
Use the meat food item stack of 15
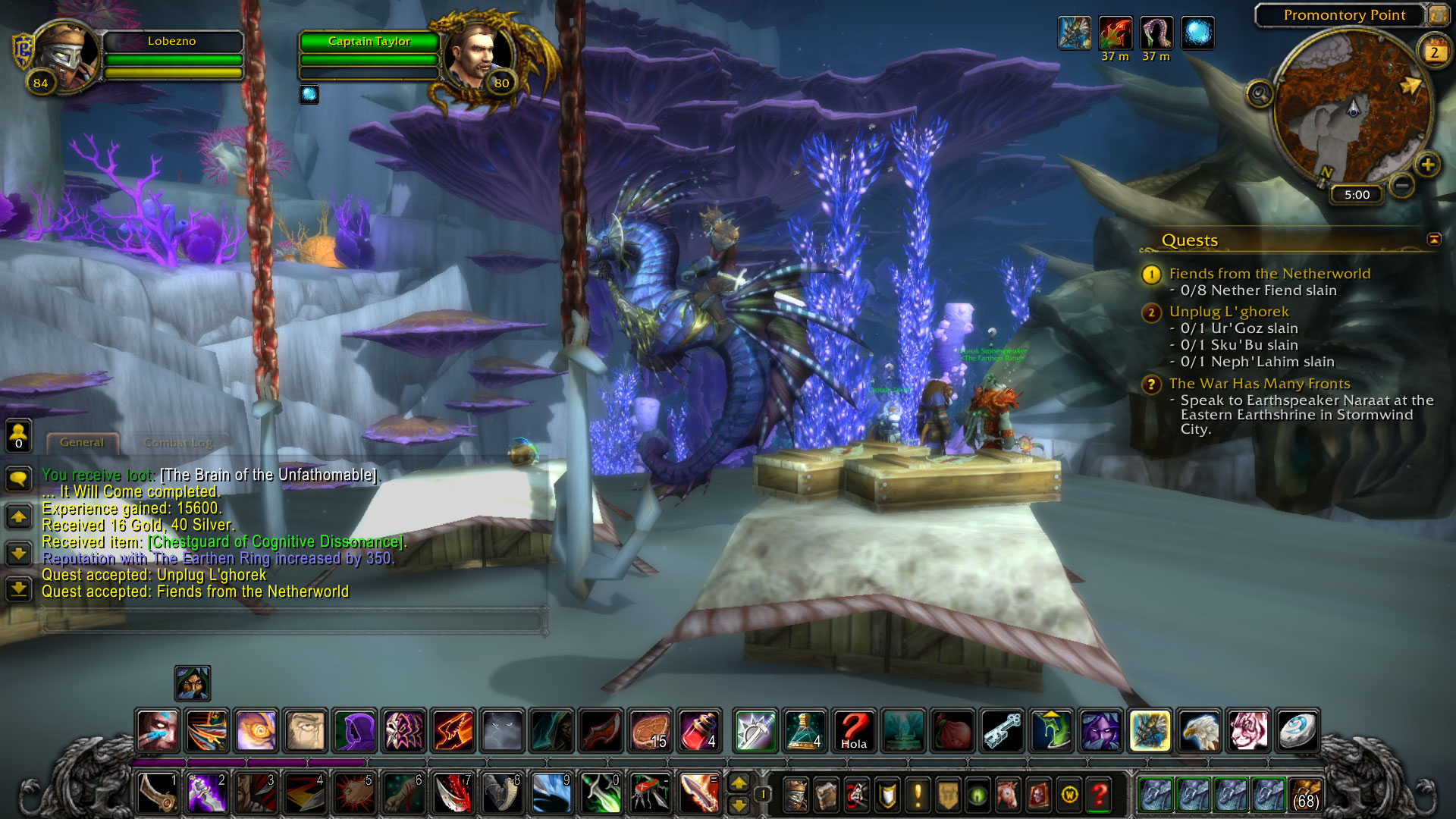[x=650, y=730]
